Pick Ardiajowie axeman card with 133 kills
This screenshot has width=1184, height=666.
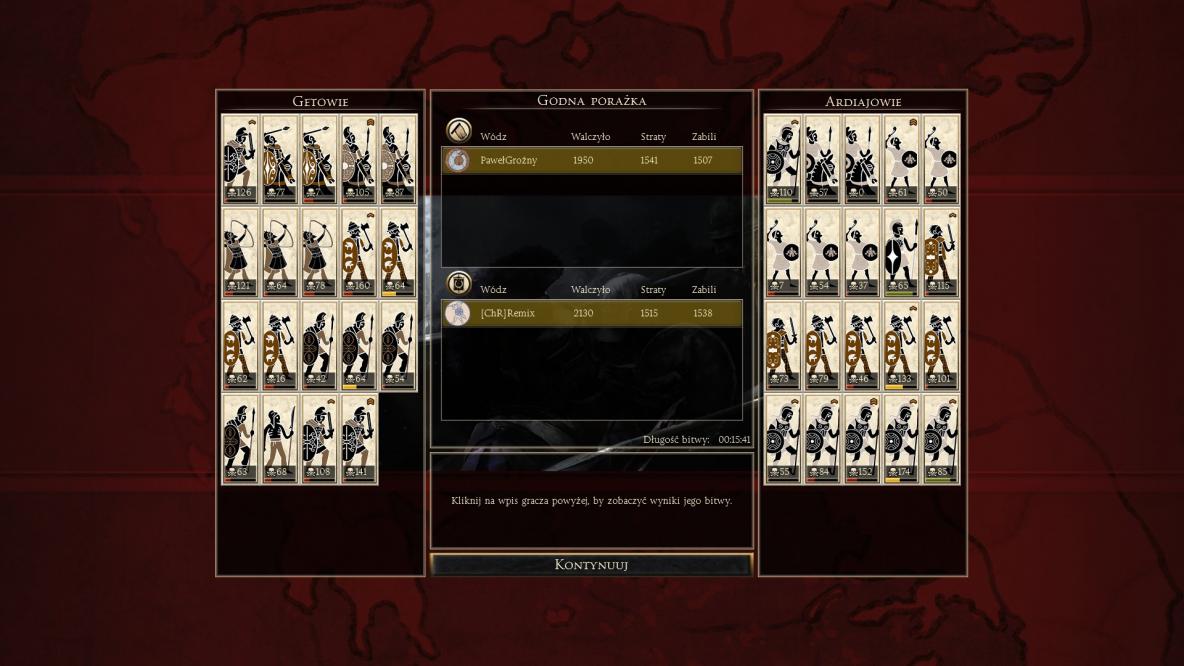(901, 345)
